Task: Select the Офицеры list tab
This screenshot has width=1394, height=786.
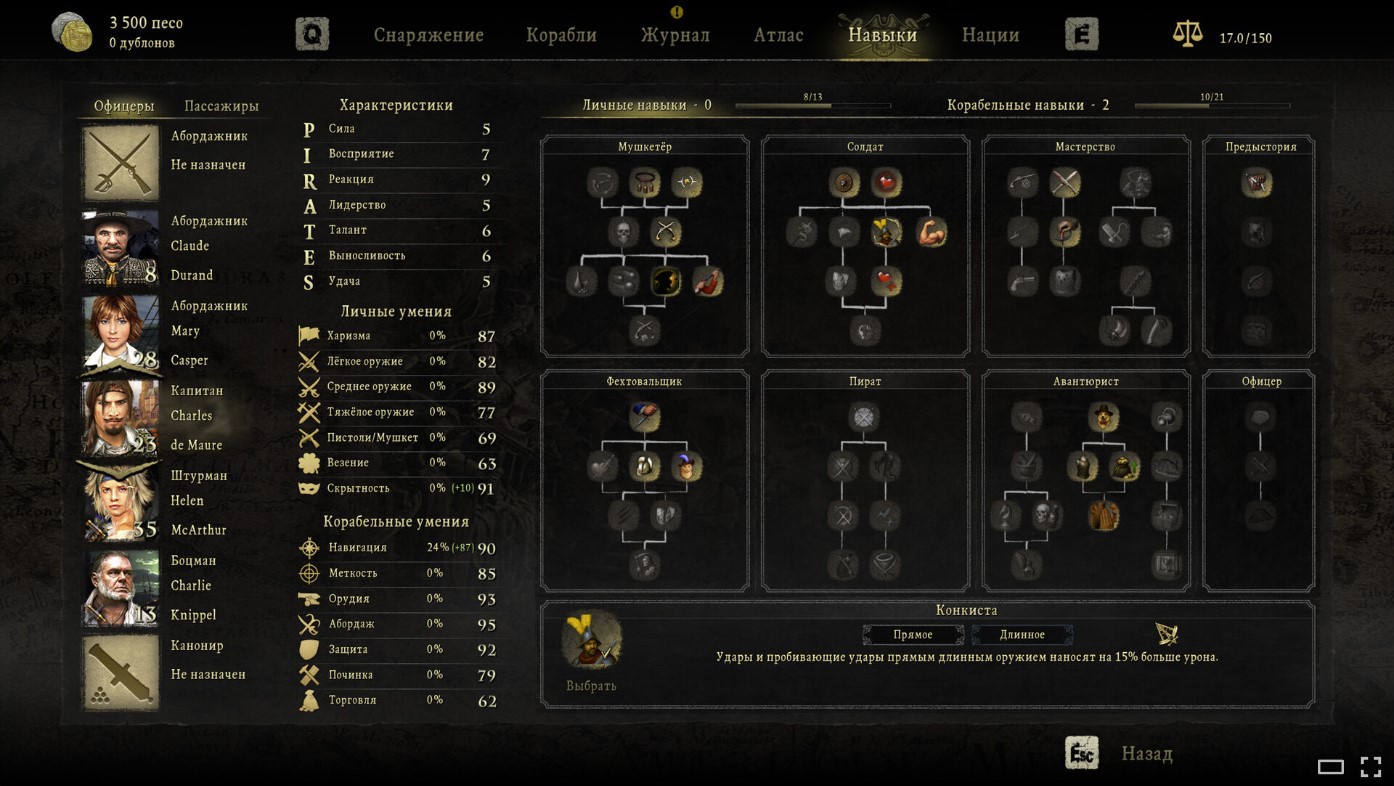Action: coord(124,106)
